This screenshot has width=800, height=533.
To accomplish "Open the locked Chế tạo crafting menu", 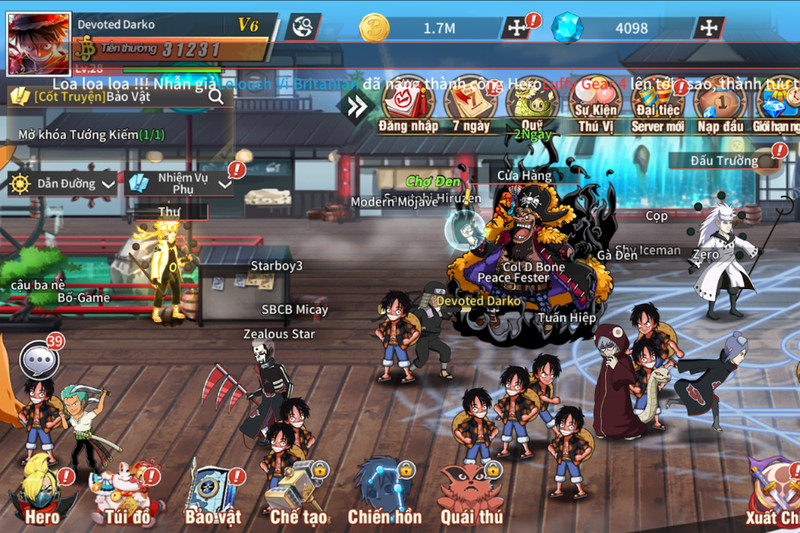I will pyautogui.click(x=297, y=492).
